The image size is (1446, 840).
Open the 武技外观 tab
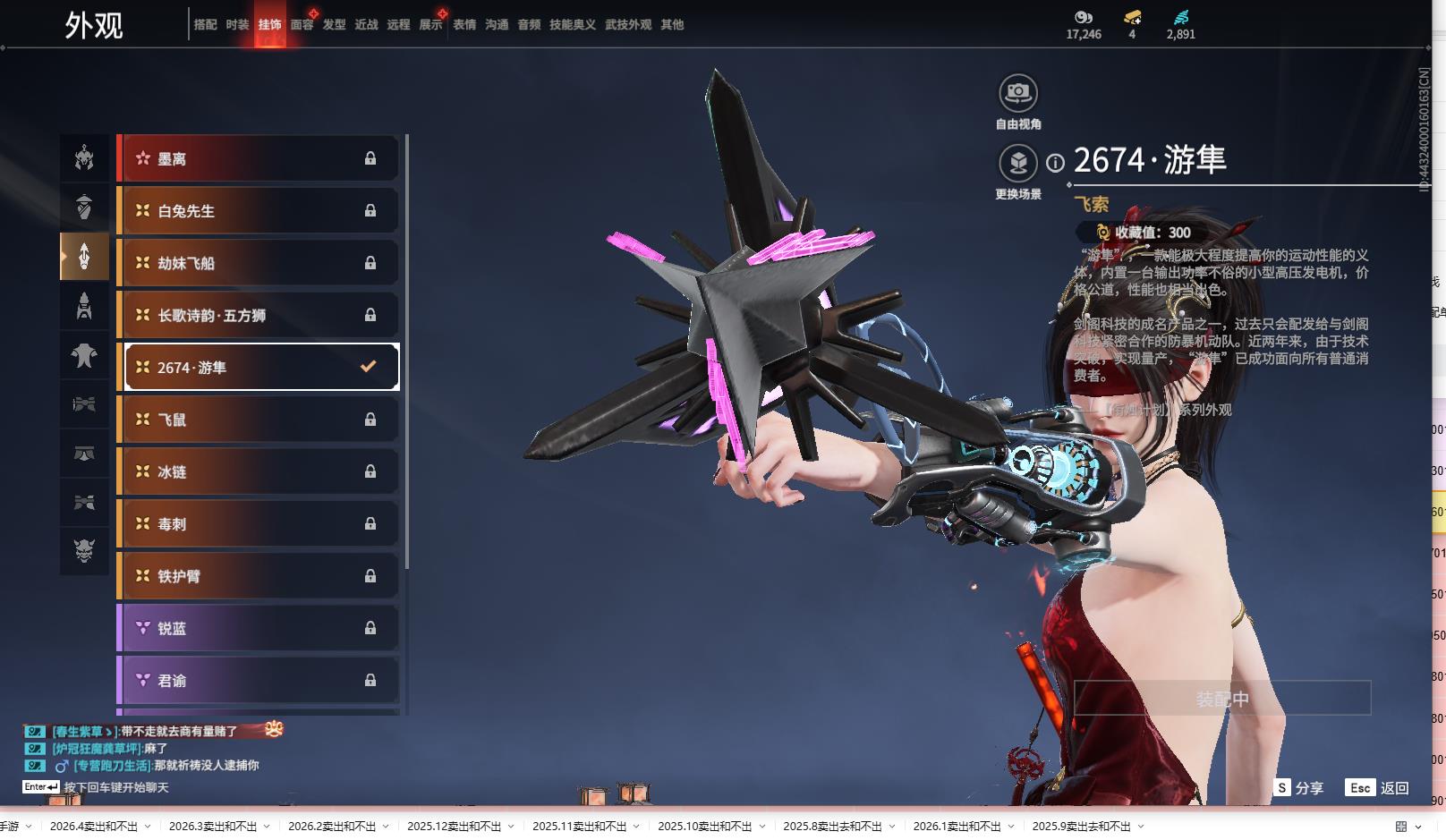[x=627, y=25]
